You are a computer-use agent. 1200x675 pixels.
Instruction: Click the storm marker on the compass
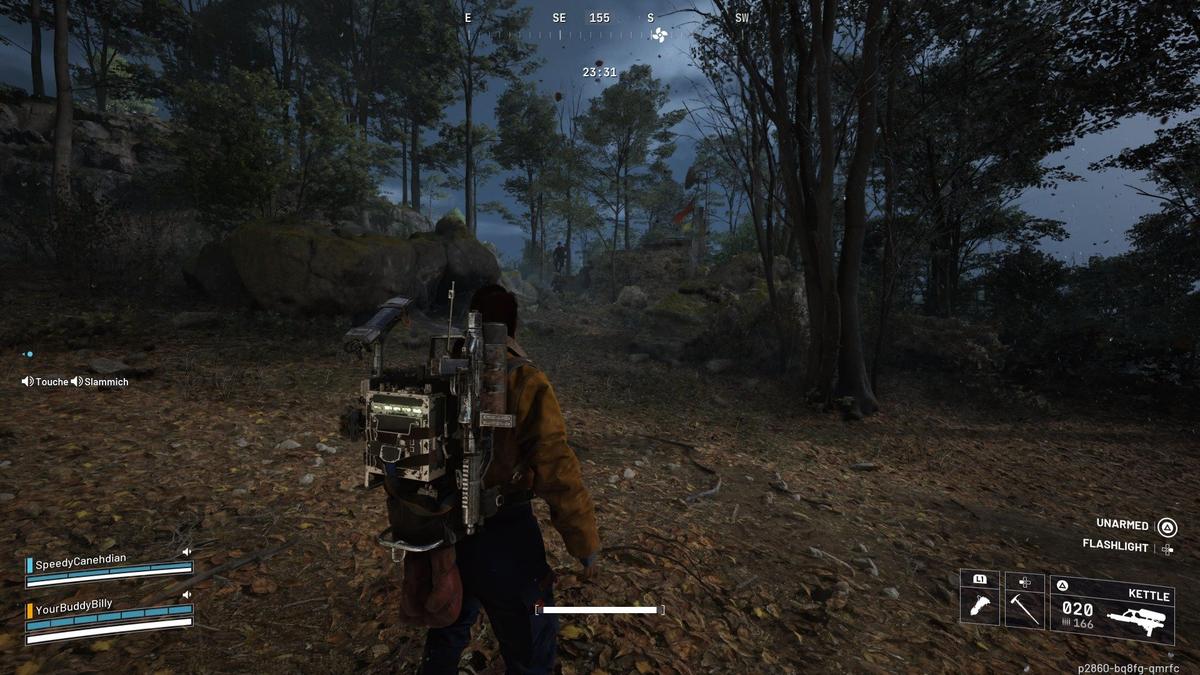(x=658, y=36)
